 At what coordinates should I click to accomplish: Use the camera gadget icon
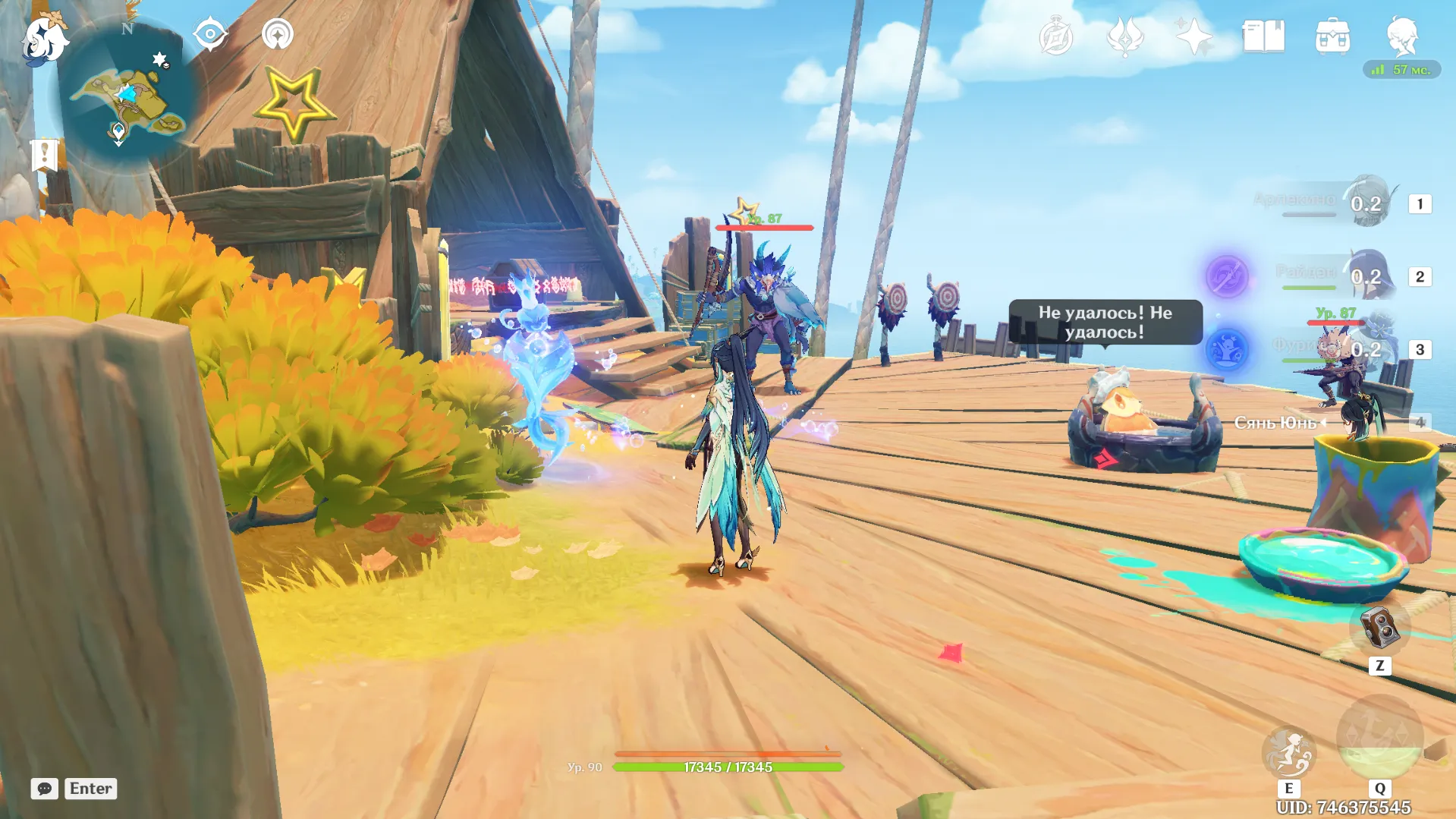(x=1379, y=628)
